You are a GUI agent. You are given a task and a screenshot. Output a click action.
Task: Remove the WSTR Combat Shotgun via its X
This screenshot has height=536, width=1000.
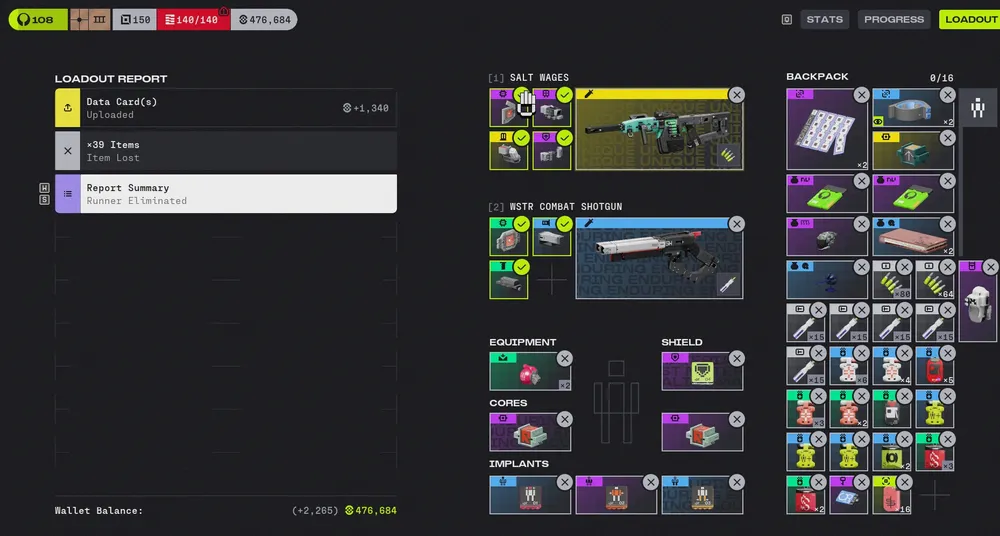tap(737, 224)
